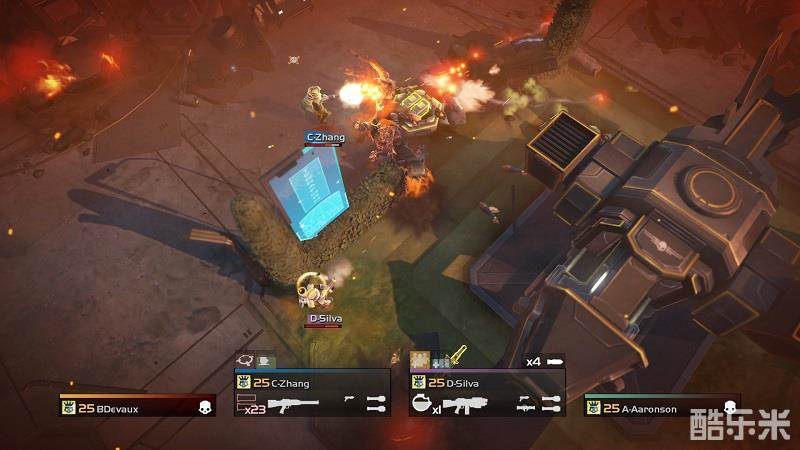Select C-Zhang's sidearm pistol icon
The height and width of the screenshot is (450, 800).
(349, 400)
